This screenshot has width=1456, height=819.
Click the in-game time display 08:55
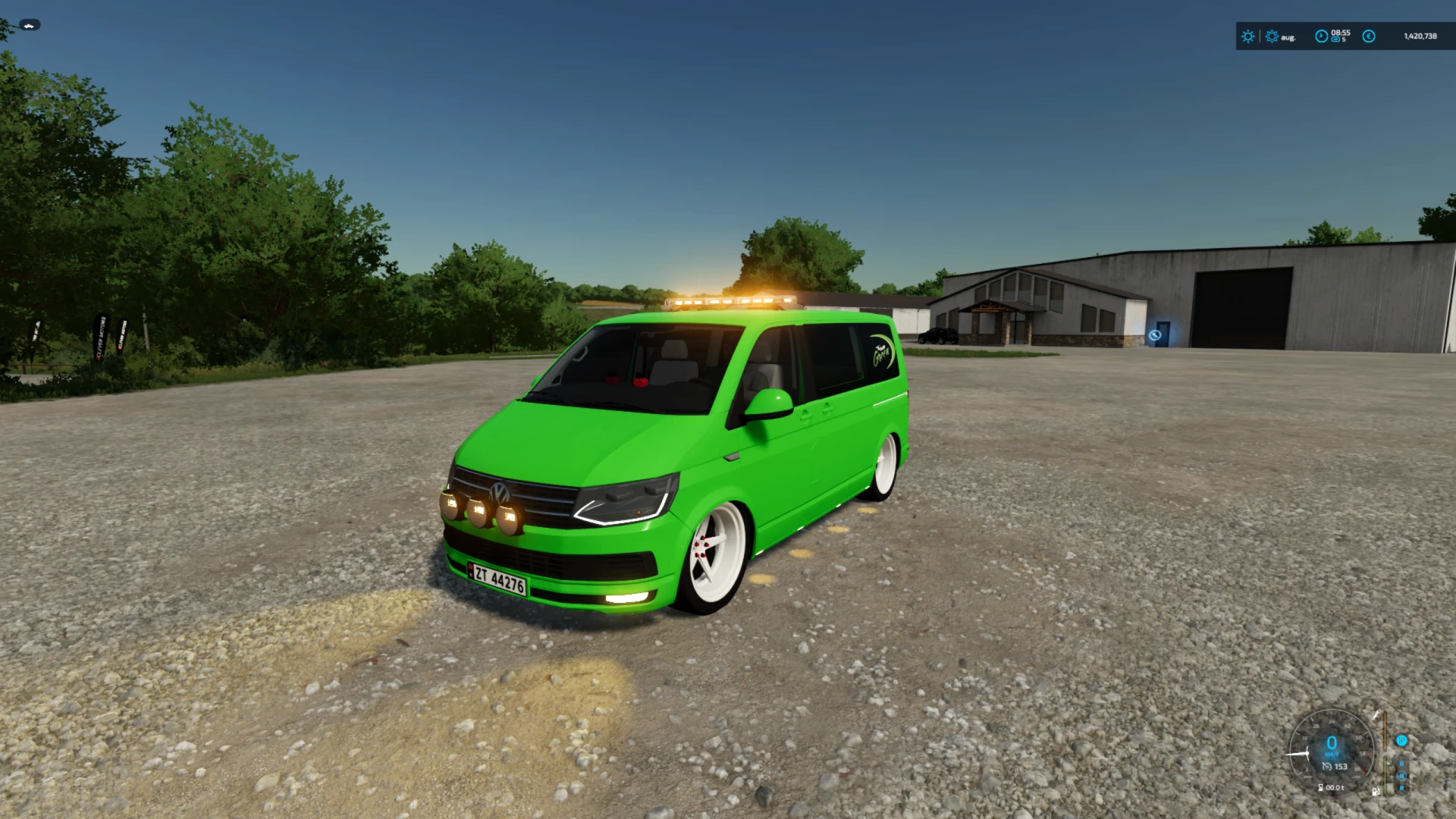(1341, 33)
